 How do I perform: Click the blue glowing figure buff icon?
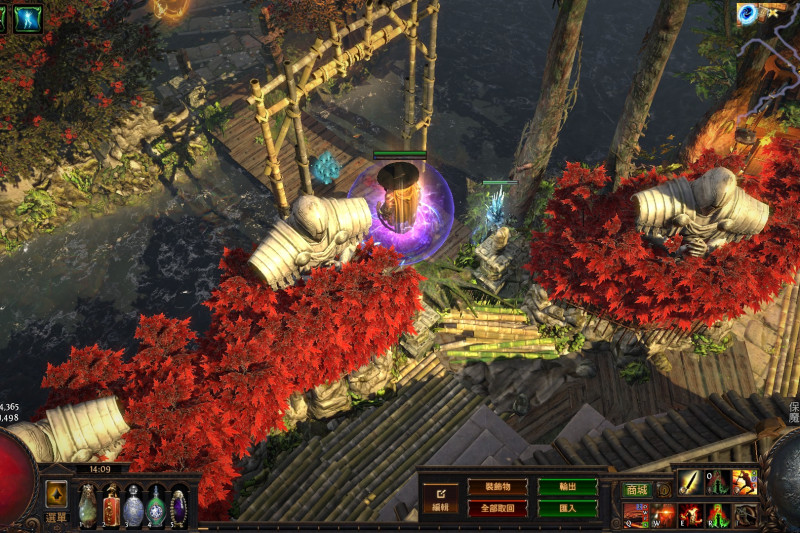point(28,18)
